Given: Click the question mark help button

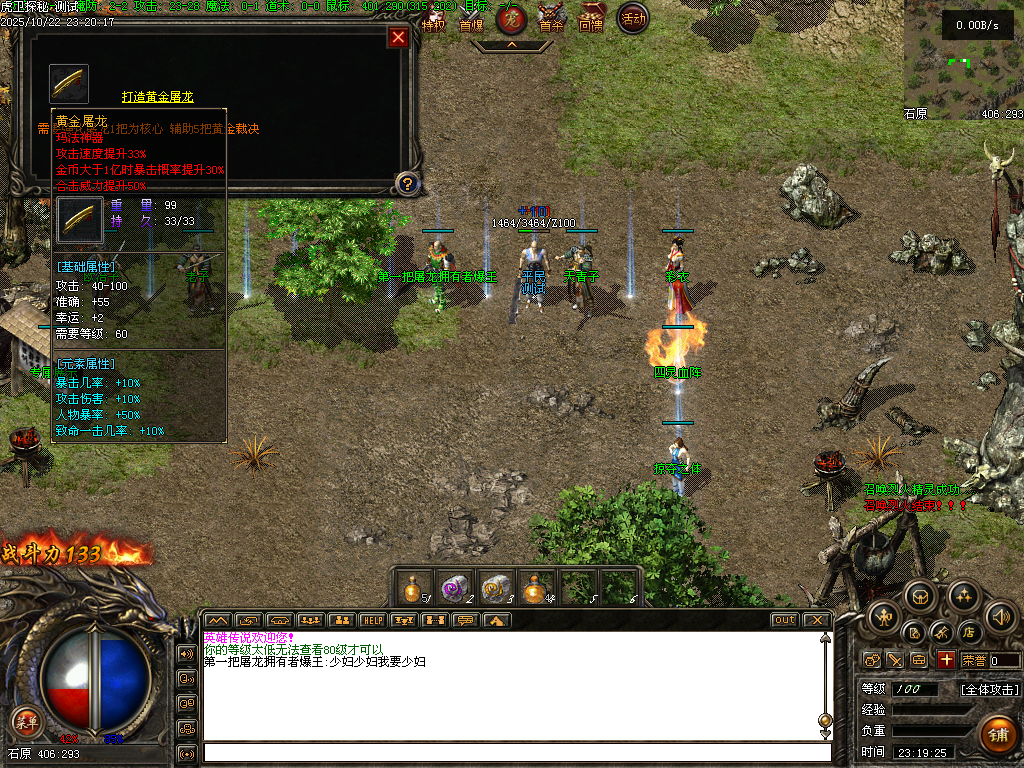Looking at the screenshot, I should click(406, 183).
